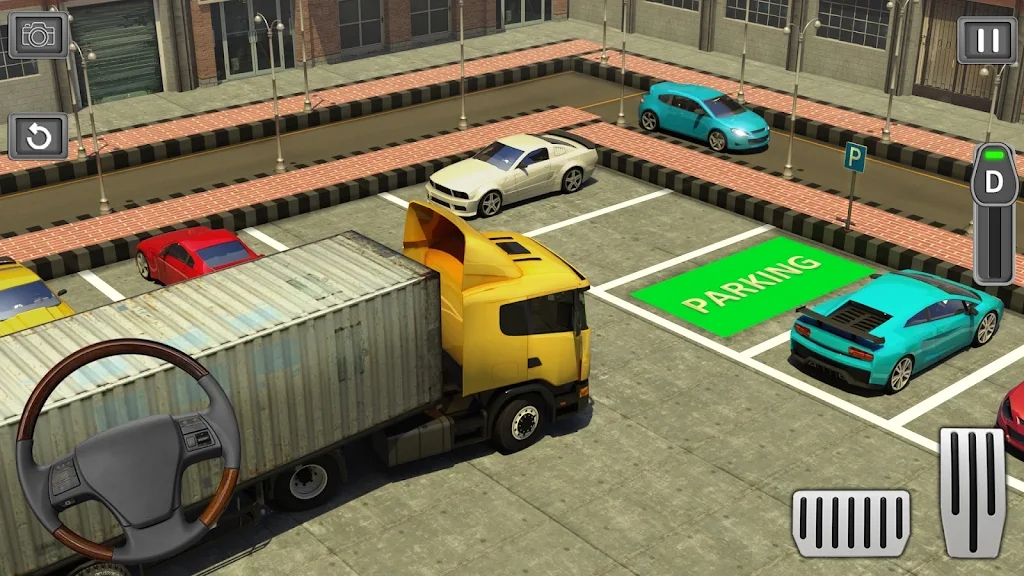Image resolution: width=1024 pixels, height=576 pixels.
Task: Switch the camera view
Action: (39, 34)
